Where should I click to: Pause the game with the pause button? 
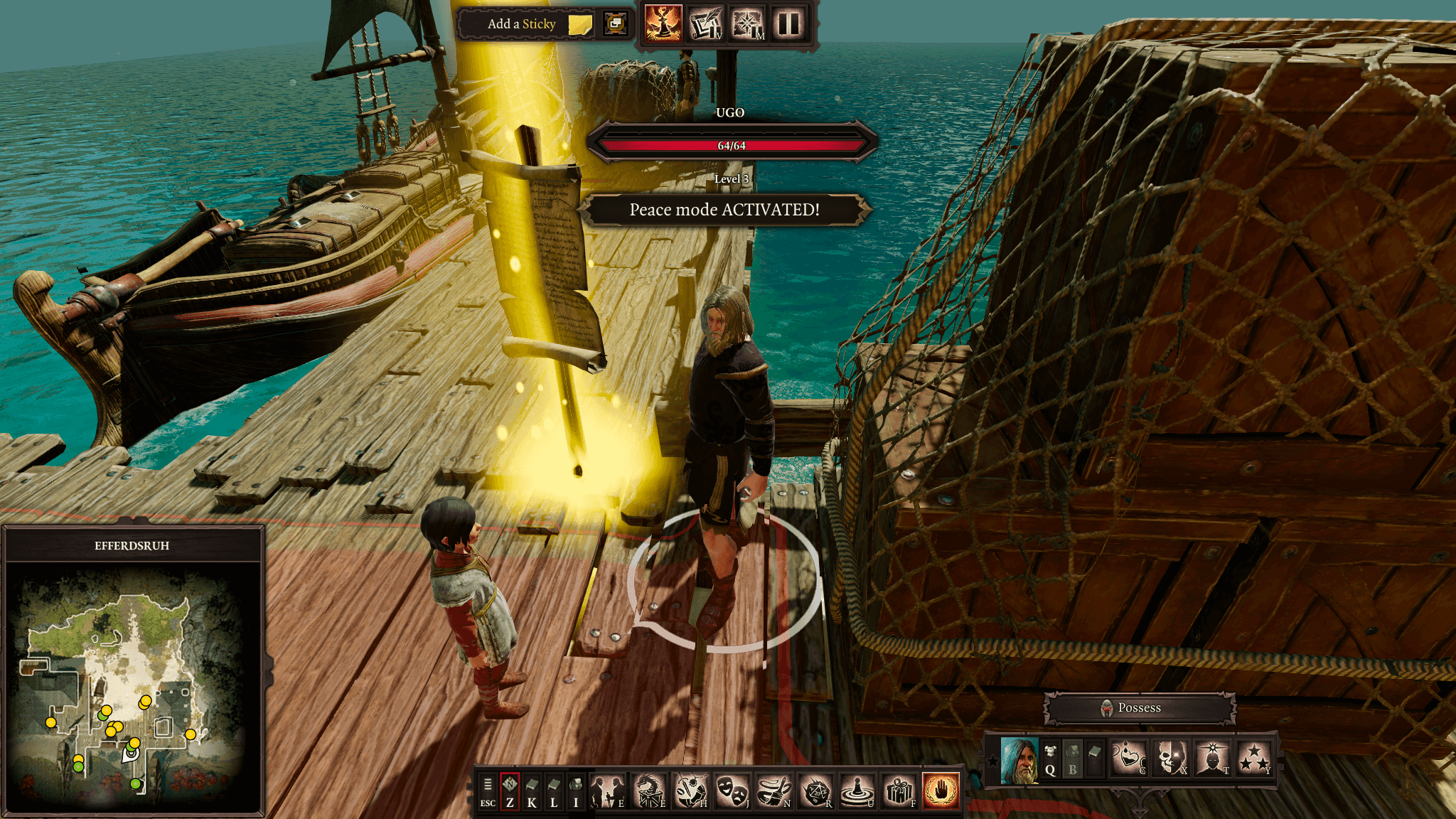[788, 23]
